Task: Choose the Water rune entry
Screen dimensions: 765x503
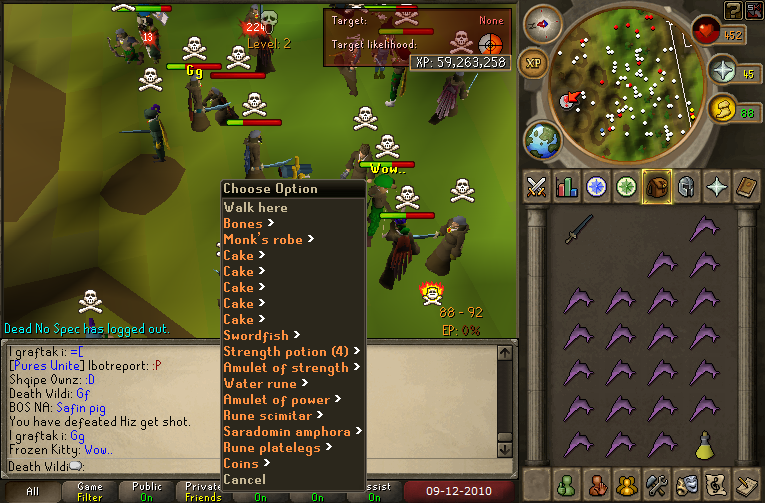Action: [x=260, y=383]
